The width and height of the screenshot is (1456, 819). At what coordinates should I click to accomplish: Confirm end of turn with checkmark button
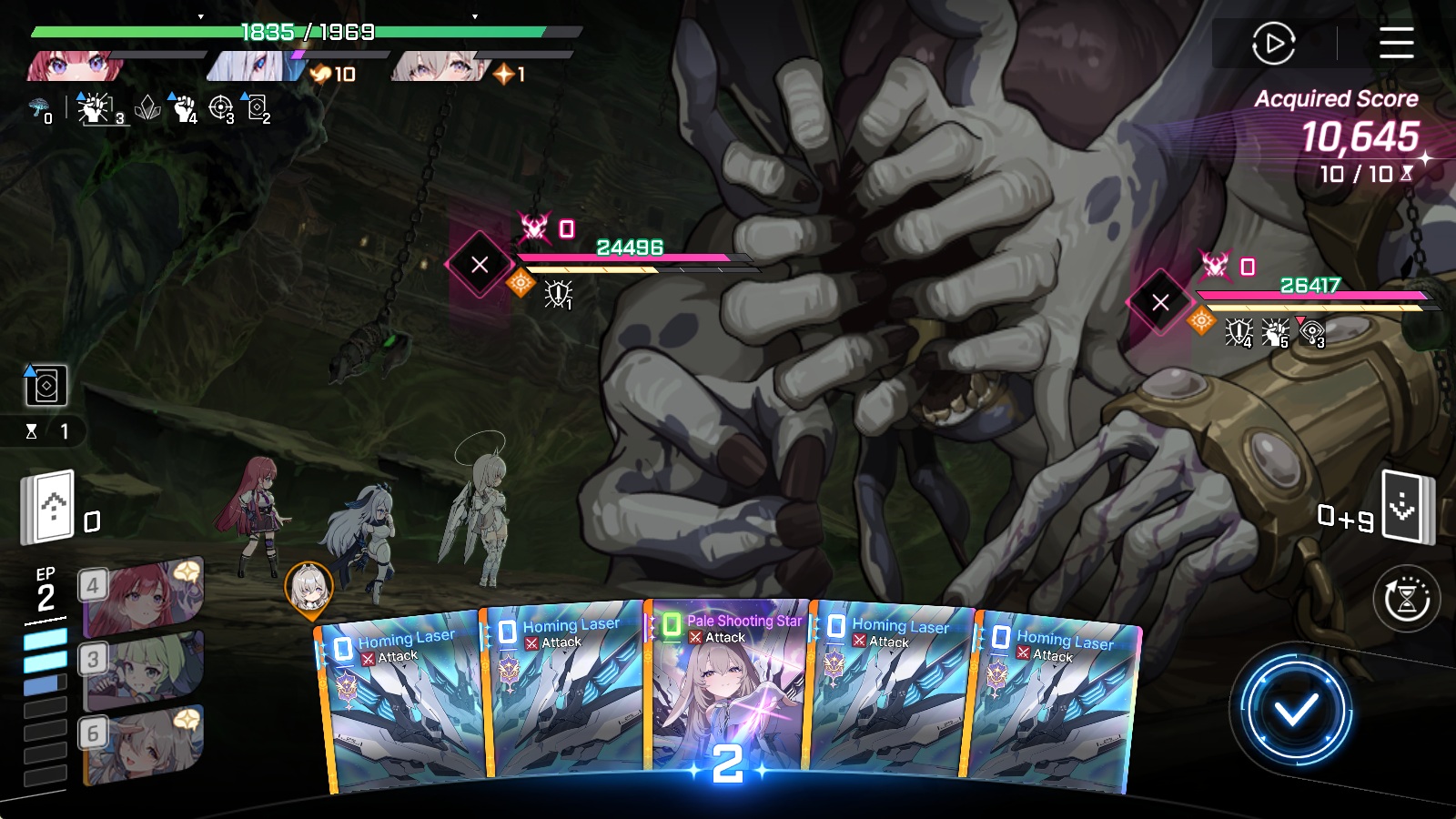coord(1295,710)
